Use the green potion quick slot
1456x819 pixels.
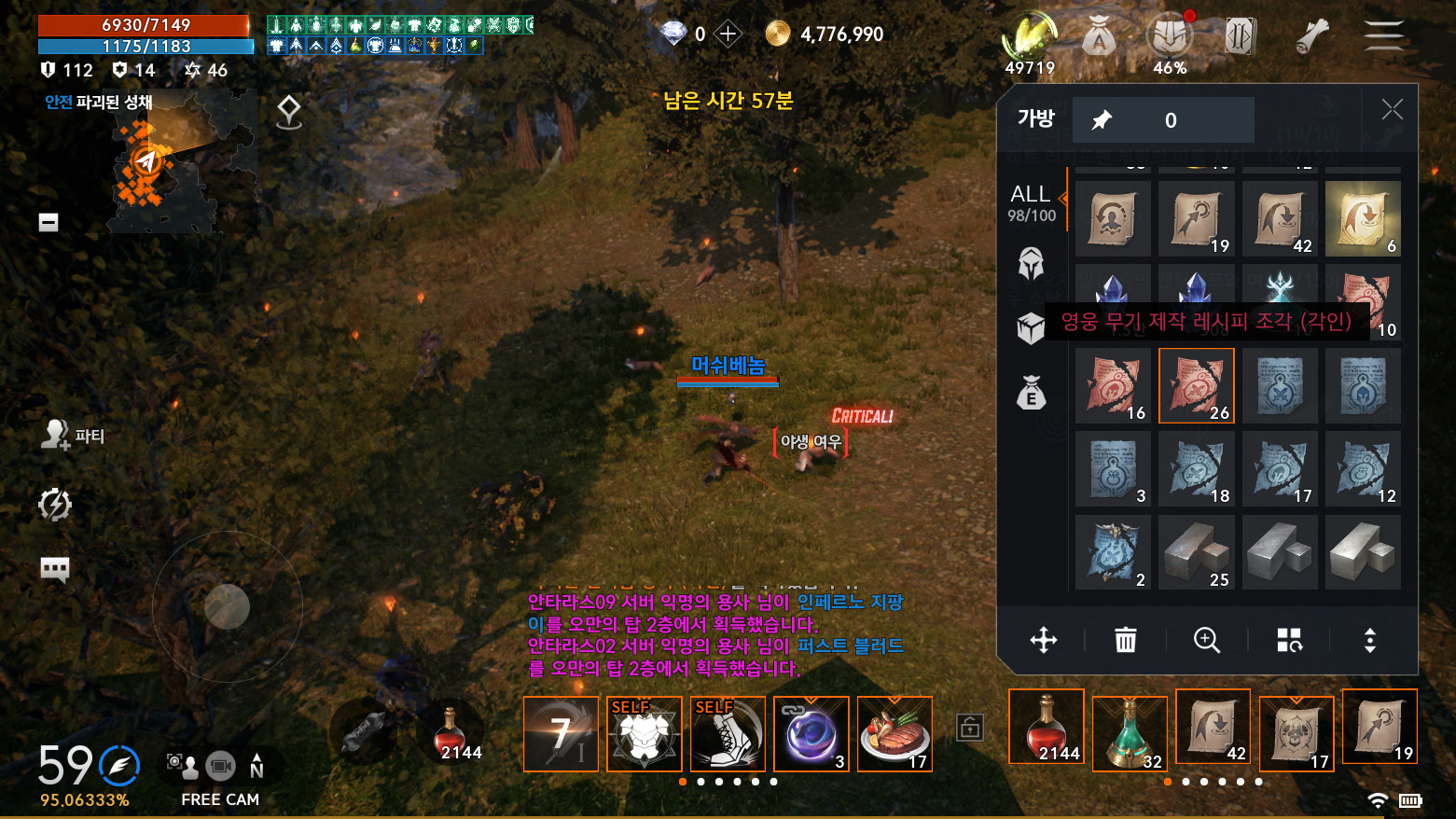coord(1130,734)
